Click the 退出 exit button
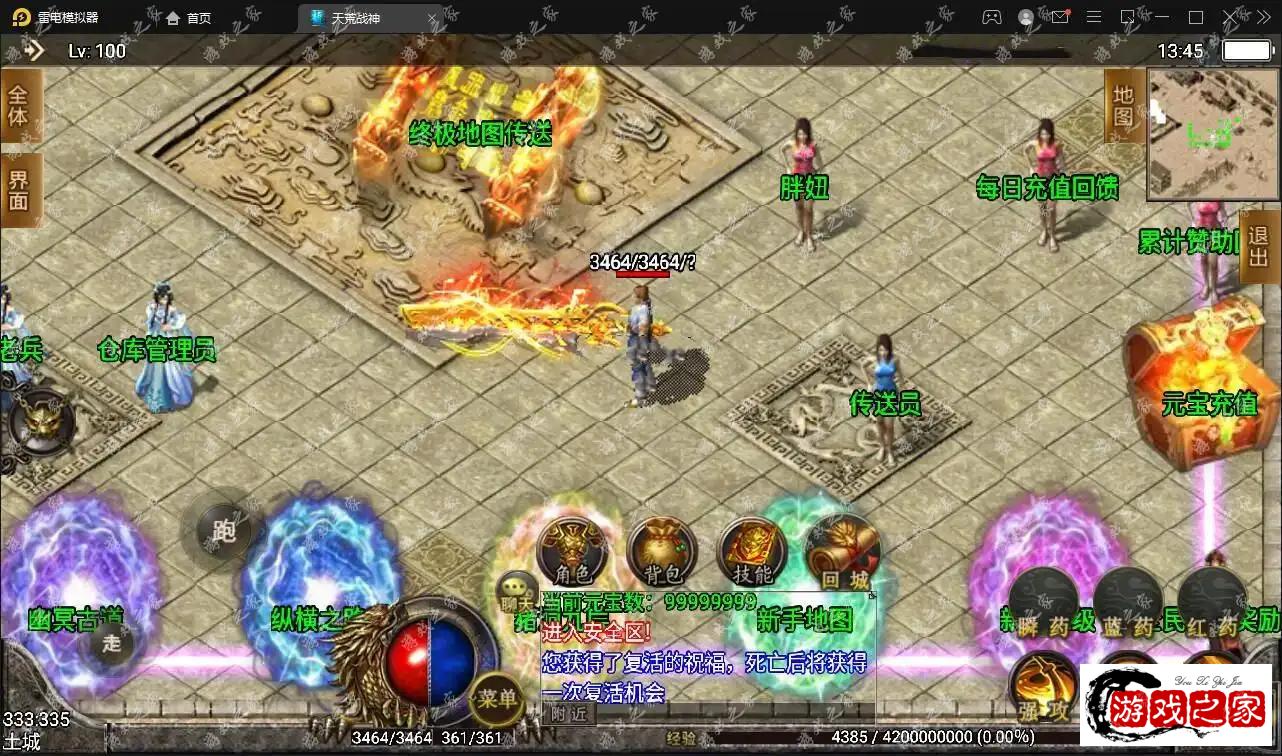This screenshot has width=1282, height=756. click(1259, 247)
